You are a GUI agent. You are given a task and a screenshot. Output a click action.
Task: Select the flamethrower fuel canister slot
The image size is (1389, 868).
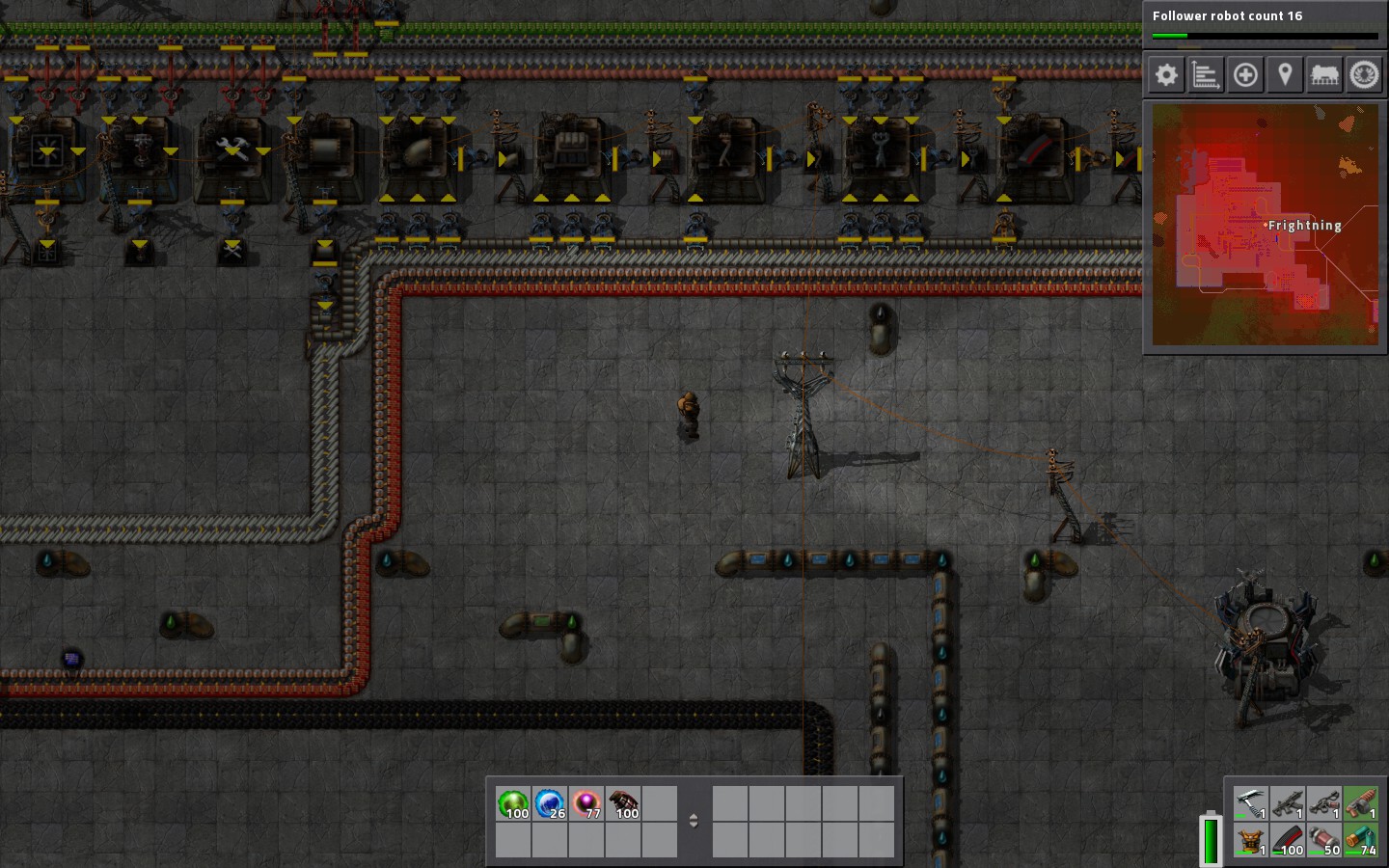pyautogui.click(x=1323, y=840)
